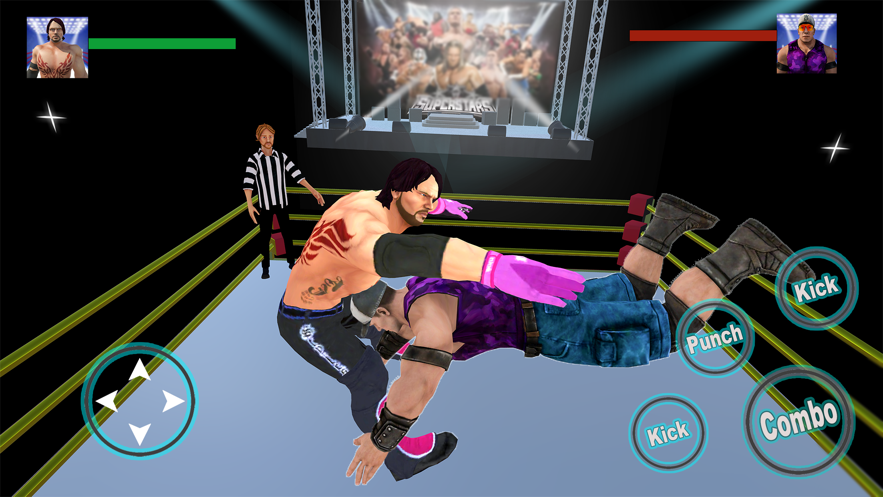Viewport: 883px width, 497px height.
Task: Click the down arrow on the movement pad
Action: 139,433
